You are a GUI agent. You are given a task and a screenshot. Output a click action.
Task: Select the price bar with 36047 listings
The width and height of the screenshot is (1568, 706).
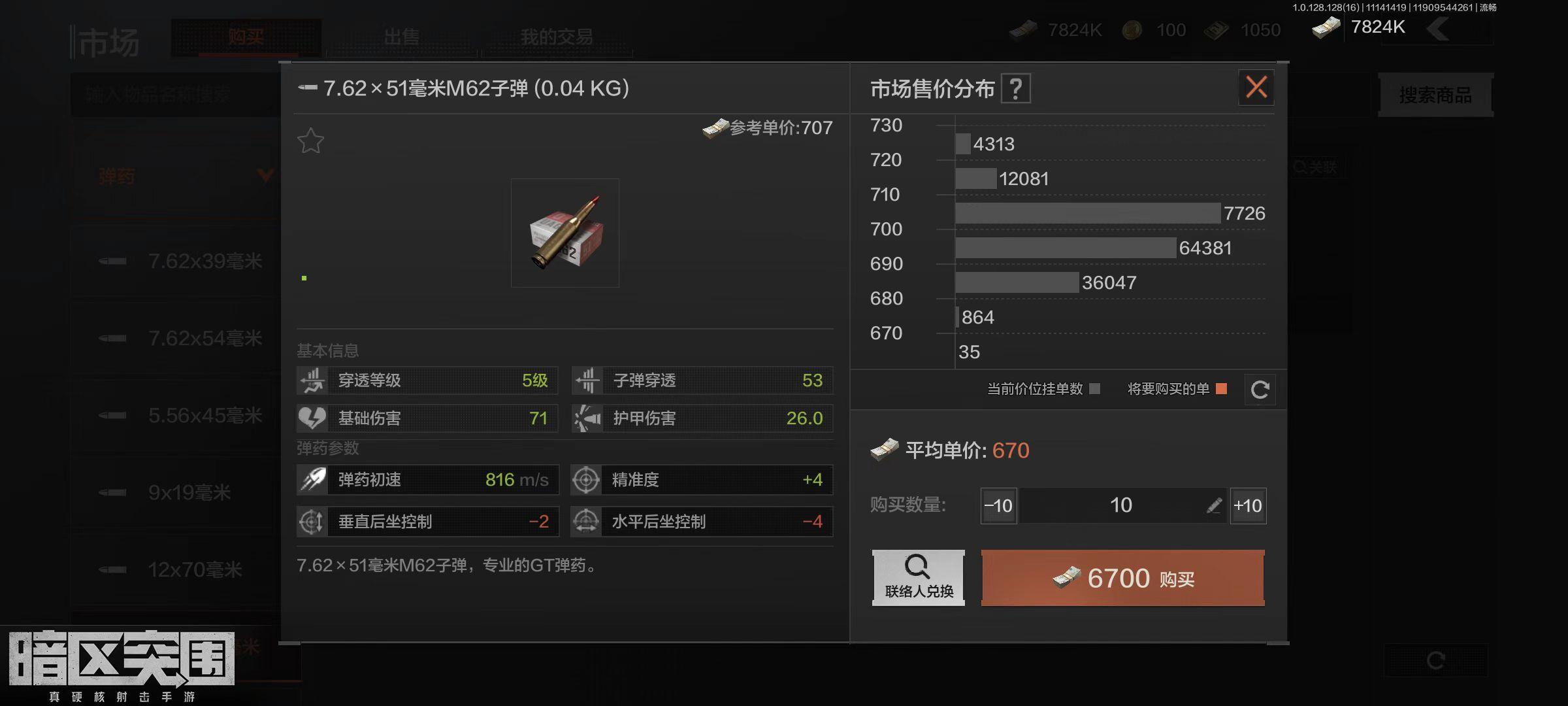[1017, 282]
